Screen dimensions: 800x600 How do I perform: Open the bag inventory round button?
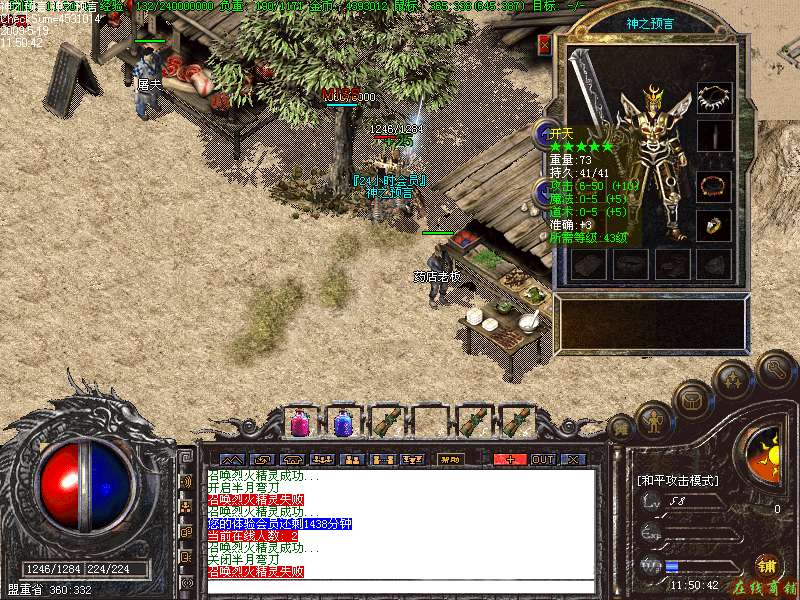(692, 400)
